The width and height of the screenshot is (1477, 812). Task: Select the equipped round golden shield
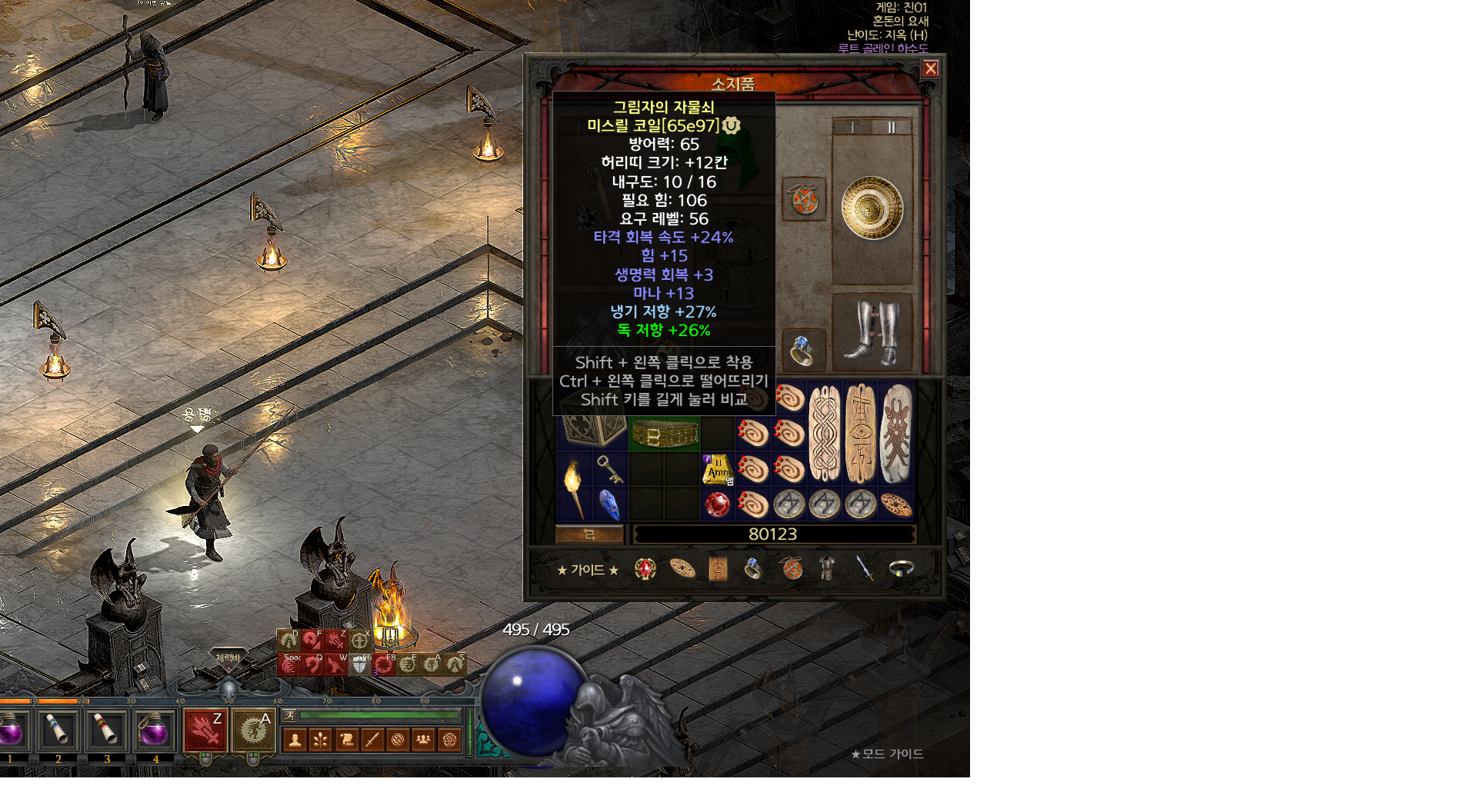[x=872, y=208]
